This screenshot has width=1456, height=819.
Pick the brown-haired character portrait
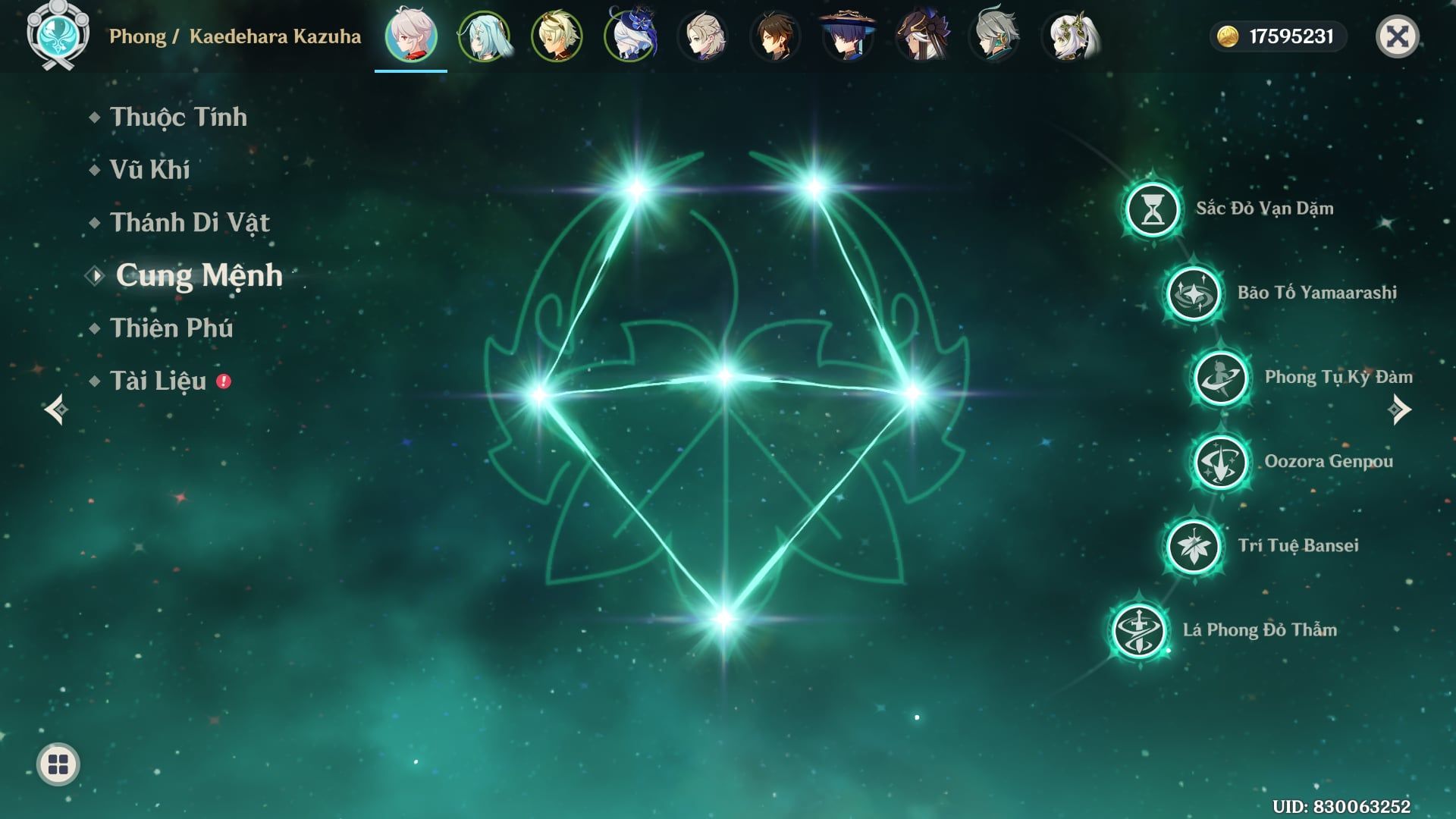(x=775, y=36)
